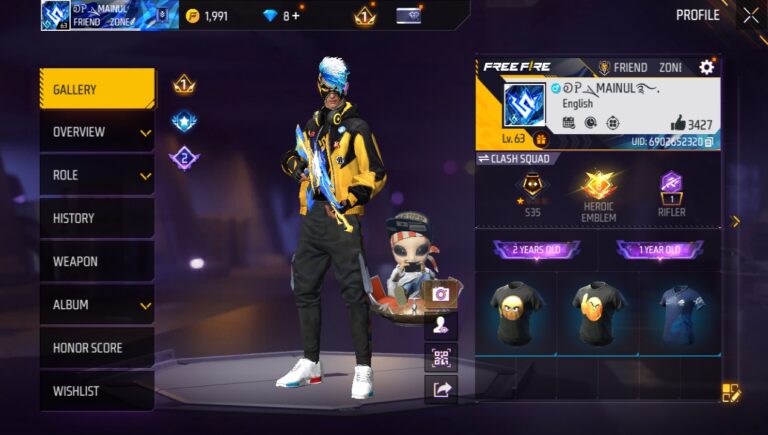
Task: Add diamonds with the plus button
Action: pos(296,16)
